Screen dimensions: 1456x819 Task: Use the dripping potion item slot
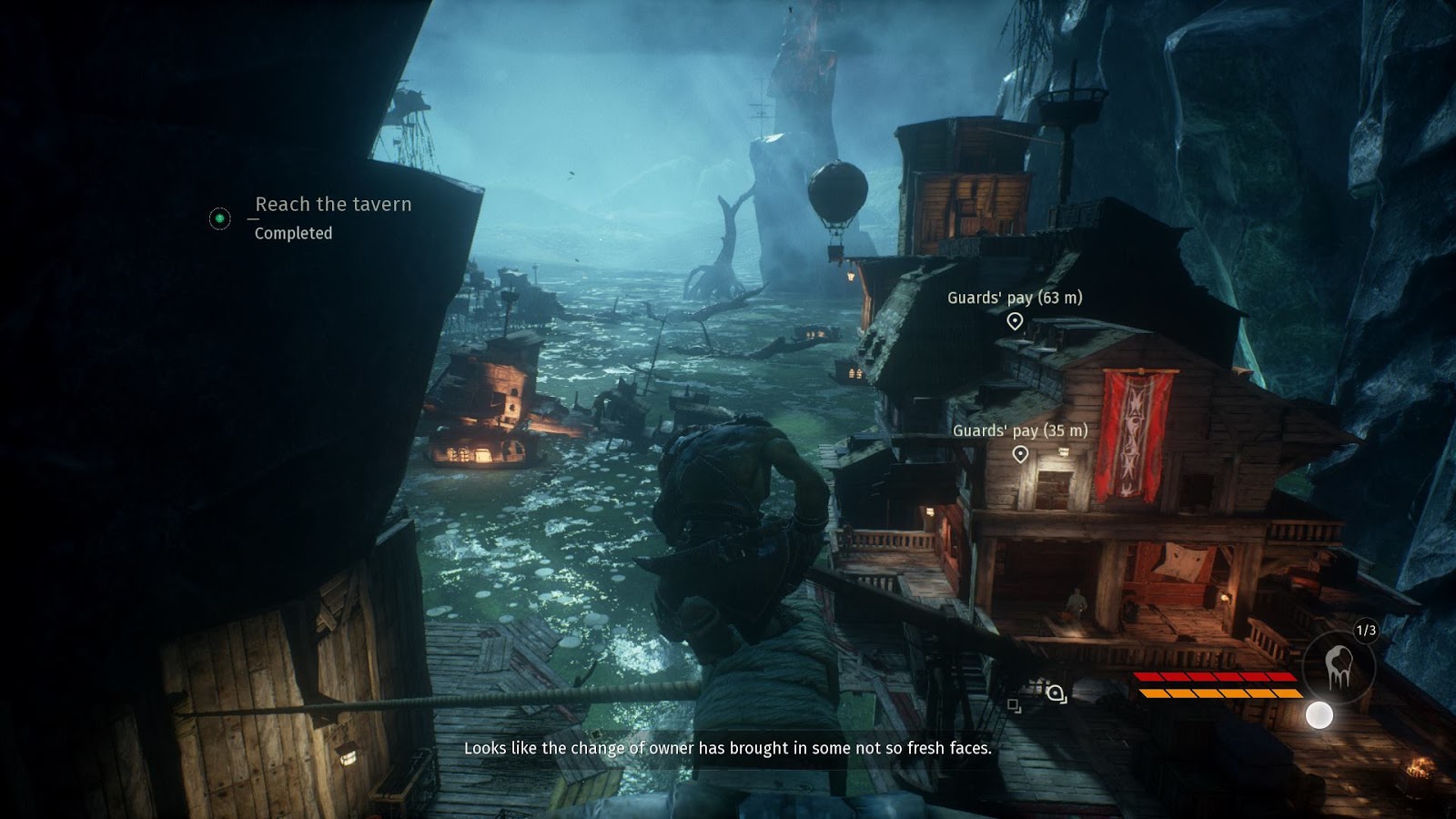[x=1339, y=665]
